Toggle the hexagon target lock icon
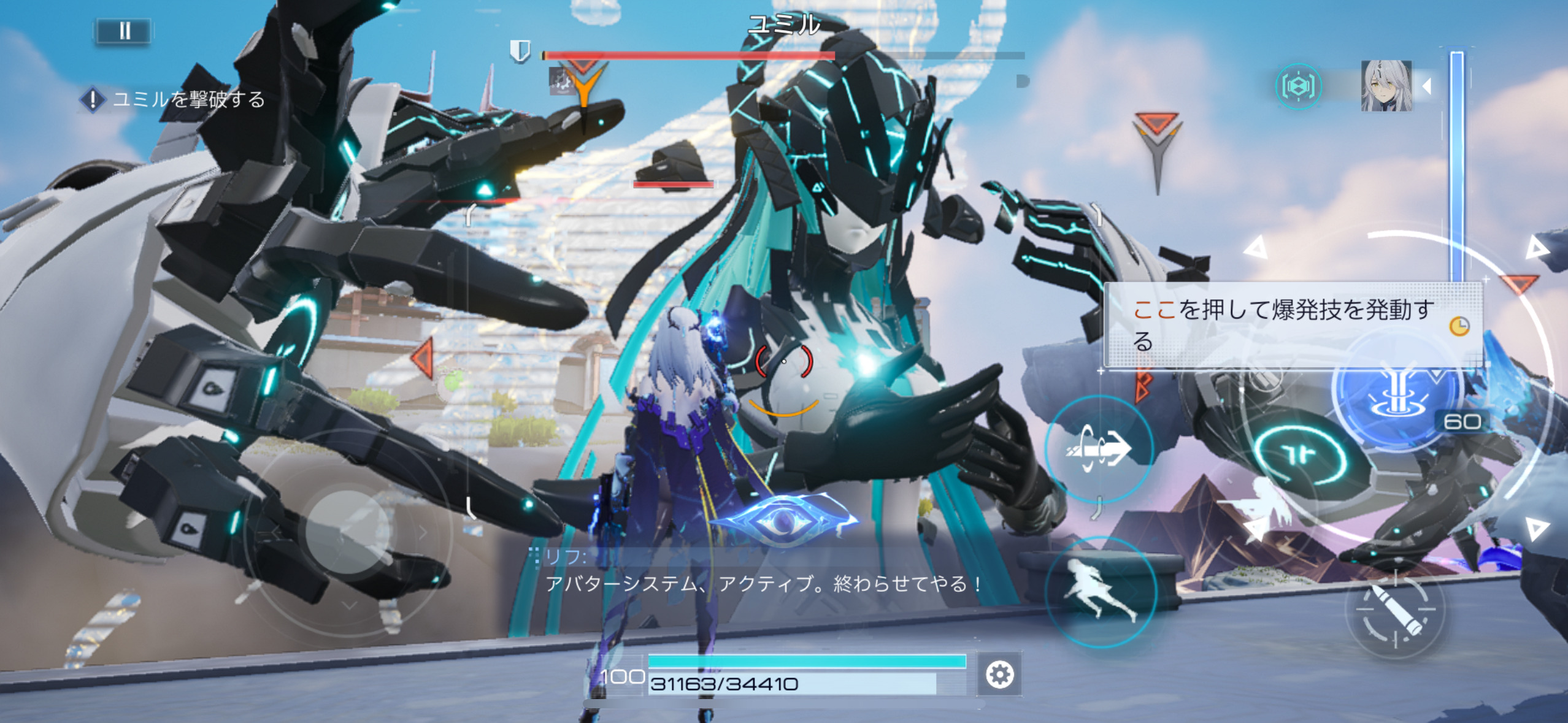 pyautogui.click(x=1298, y=86)
